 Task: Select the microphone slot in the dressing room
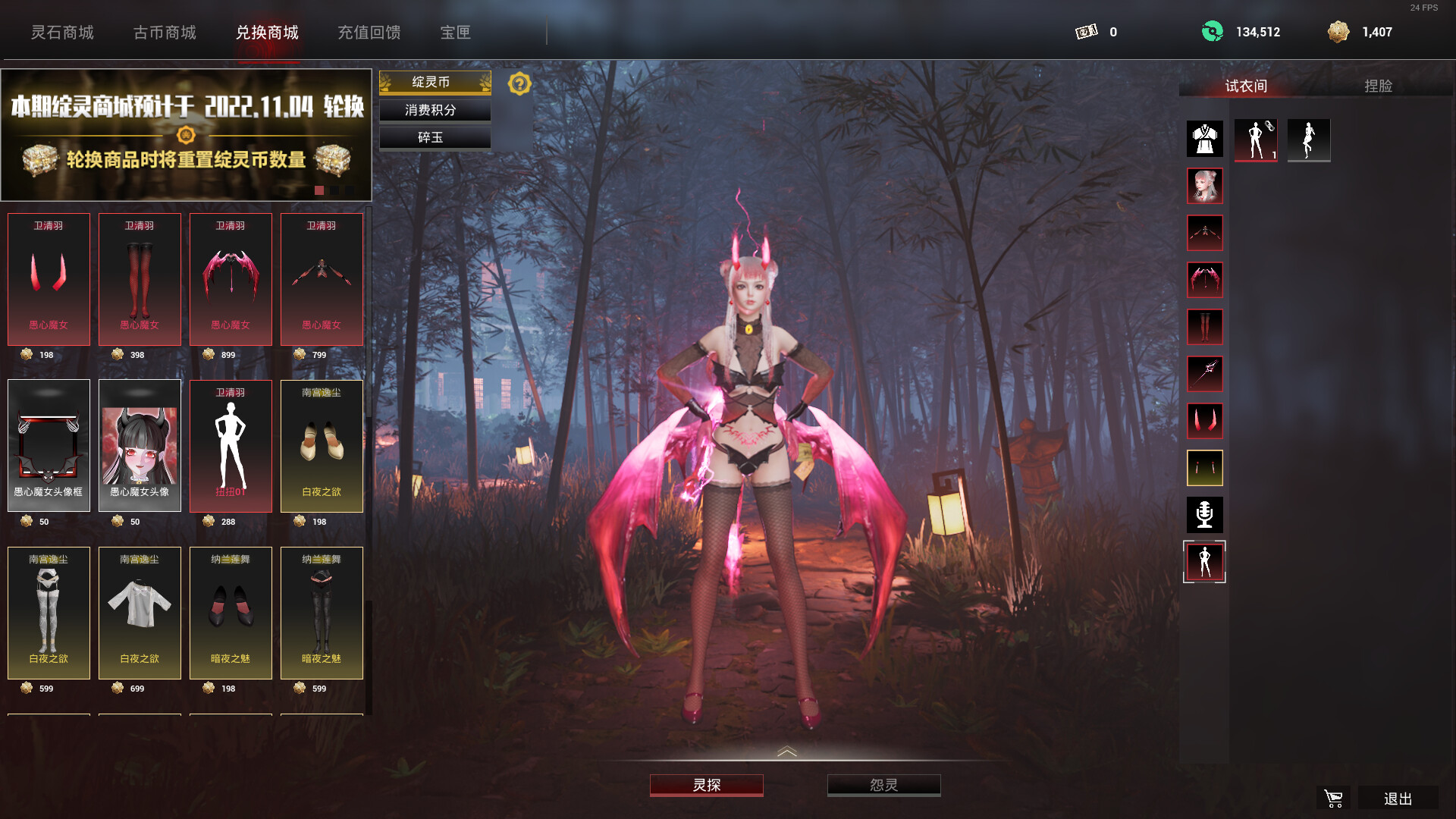pyautogui.click(x=1205, y=515)
